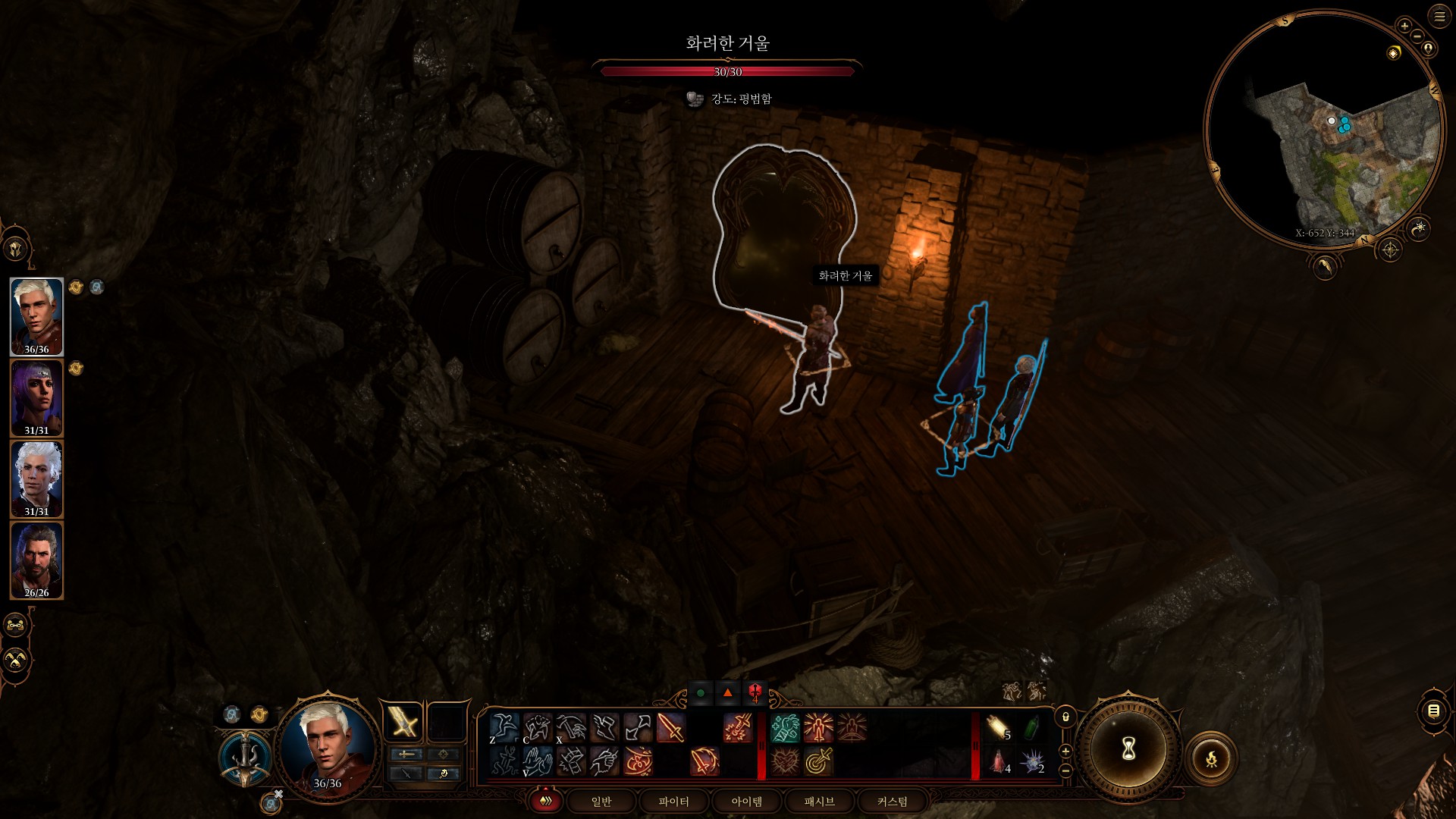
Task: Select the red potion with count 4
Action: click(999, 761)
